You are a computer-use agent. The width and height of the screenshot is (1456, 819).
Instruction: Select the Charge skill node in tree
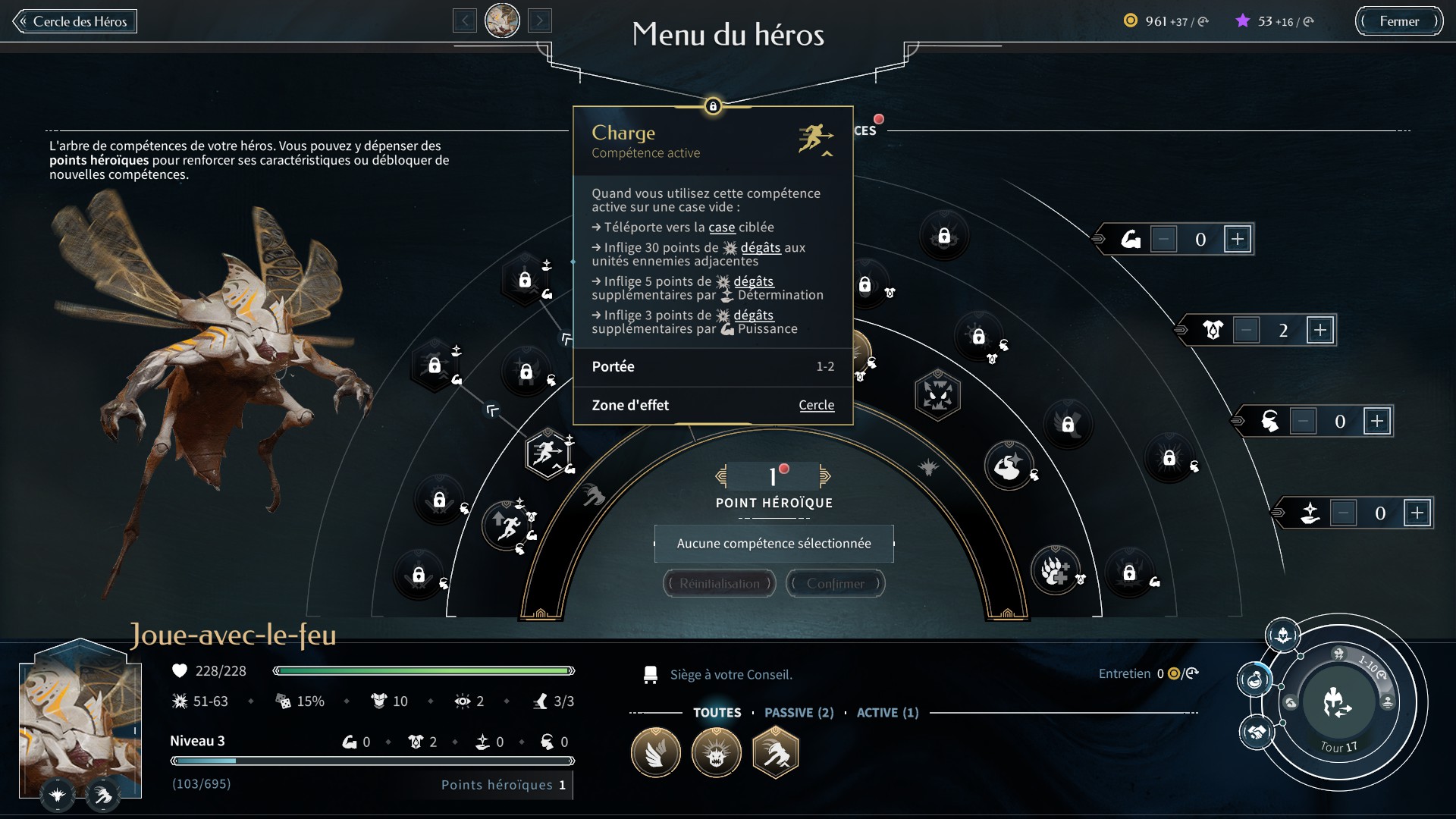[547, 453]
